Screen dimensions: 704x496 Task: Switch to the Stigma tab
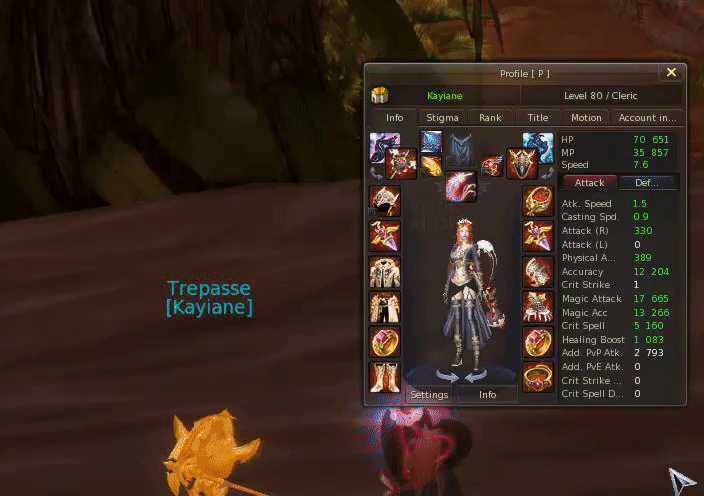[x=442, y=117]
